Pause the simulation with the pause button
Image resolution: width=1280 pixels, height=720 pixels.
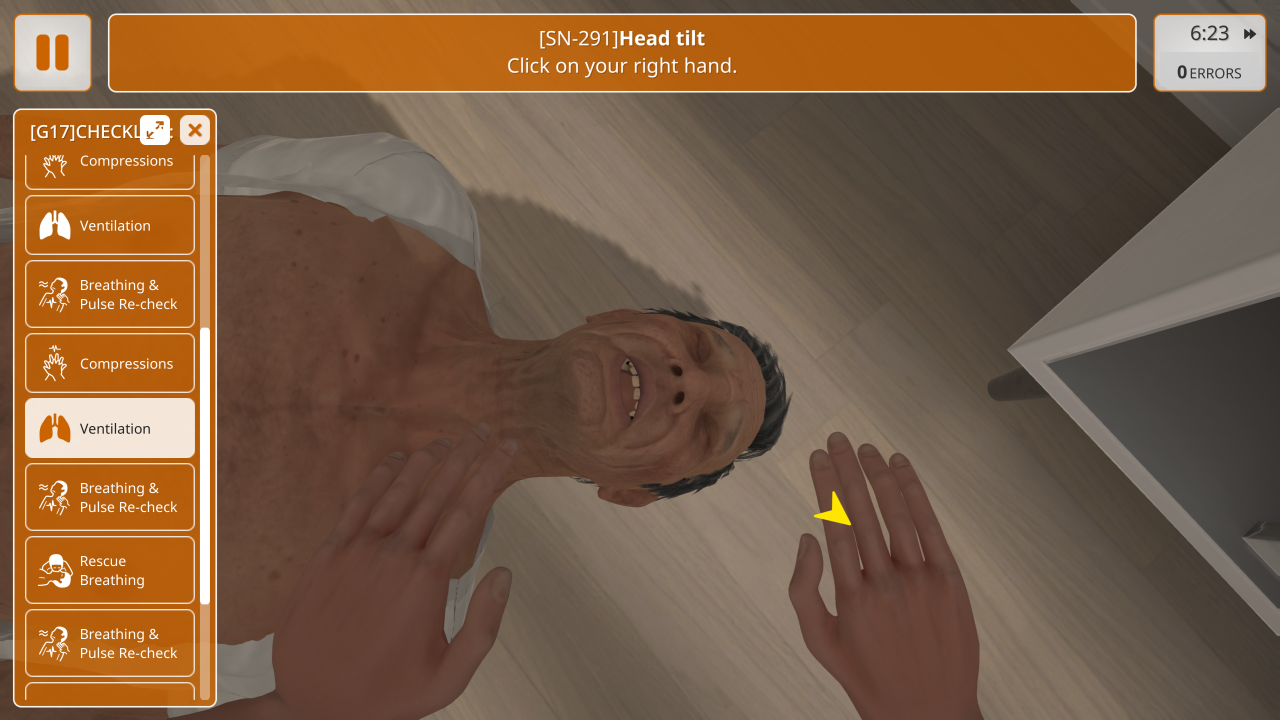click(52, 53)
